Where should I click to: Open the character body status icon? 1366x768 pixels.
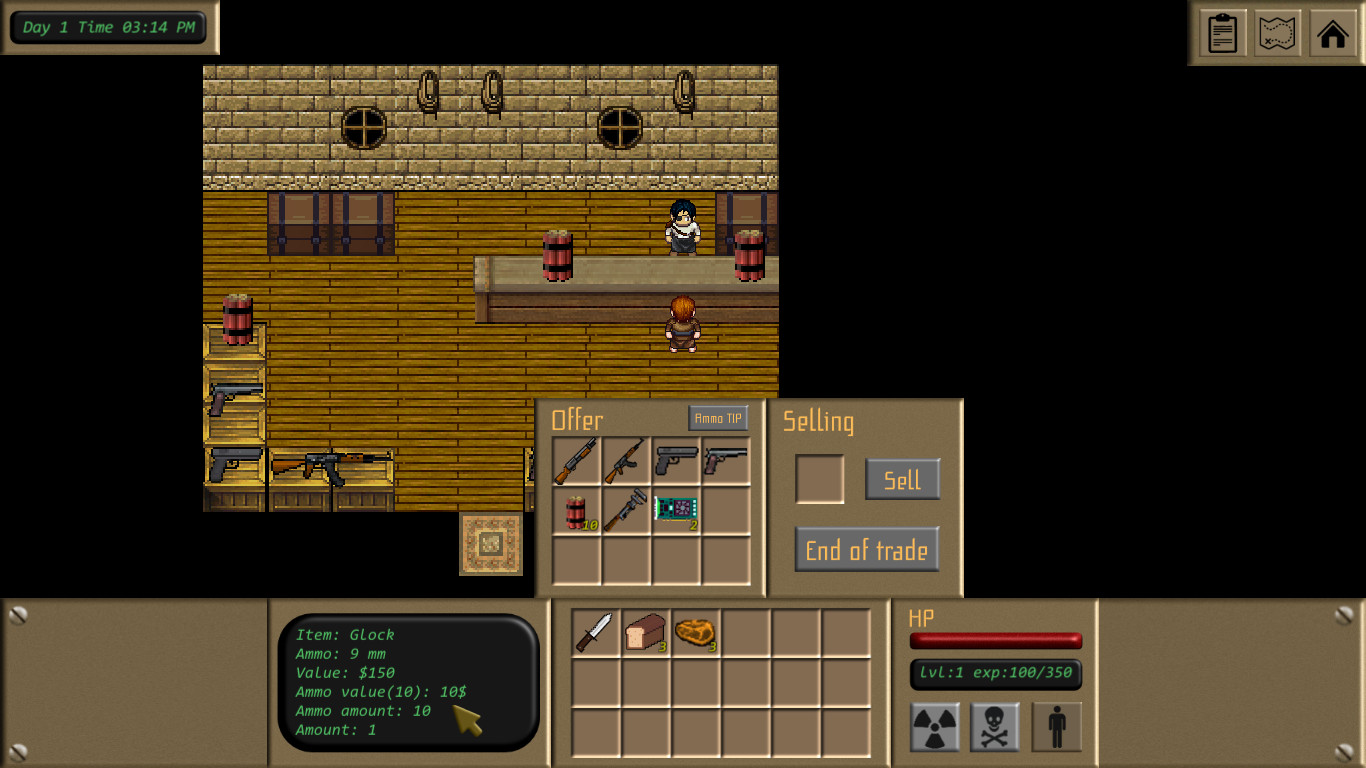pos(1056,725)
